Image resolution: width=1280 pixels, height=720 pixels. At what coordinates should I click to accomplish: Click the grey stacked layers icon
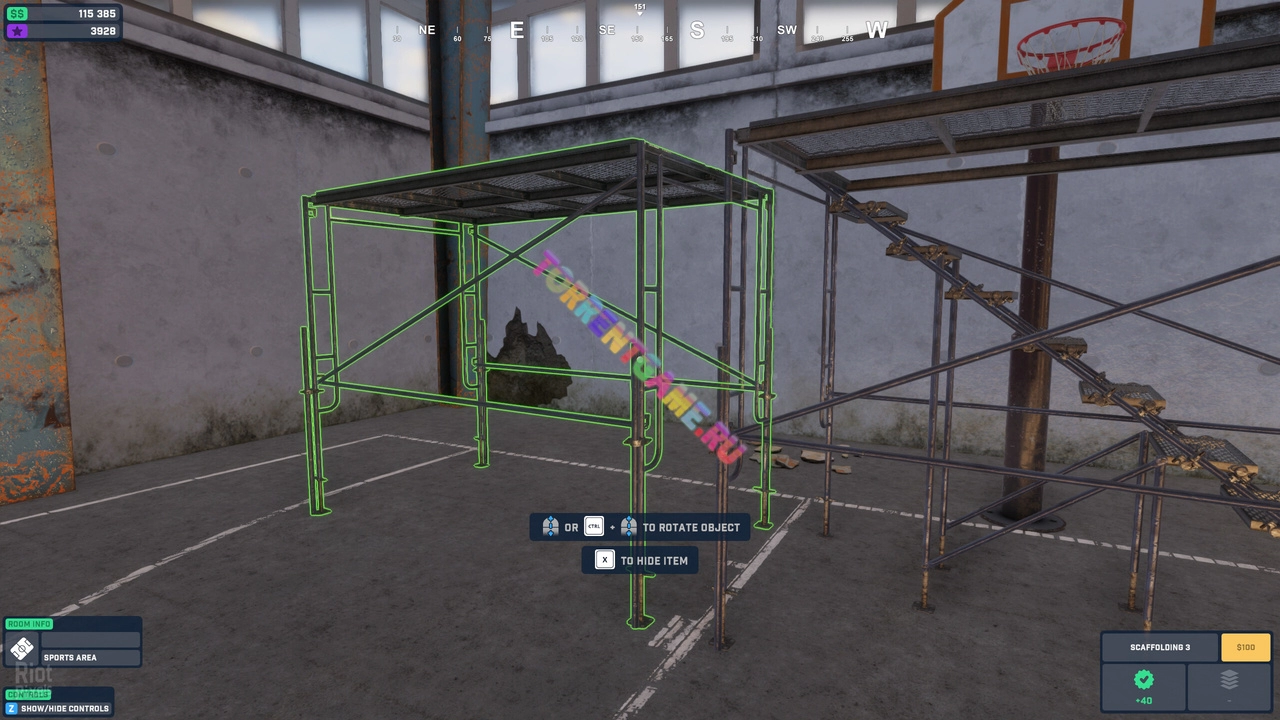coord(1229,680)
